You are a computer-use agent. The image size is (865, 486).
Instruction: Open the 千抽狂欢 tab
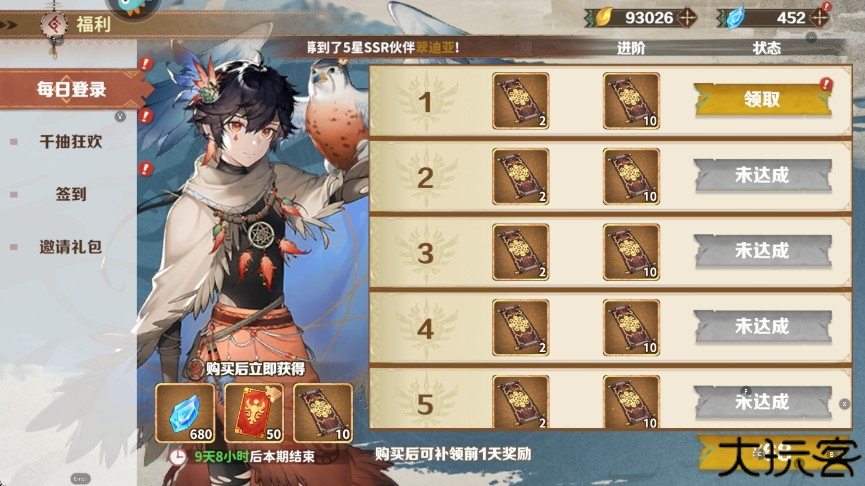tap(71, 142)
